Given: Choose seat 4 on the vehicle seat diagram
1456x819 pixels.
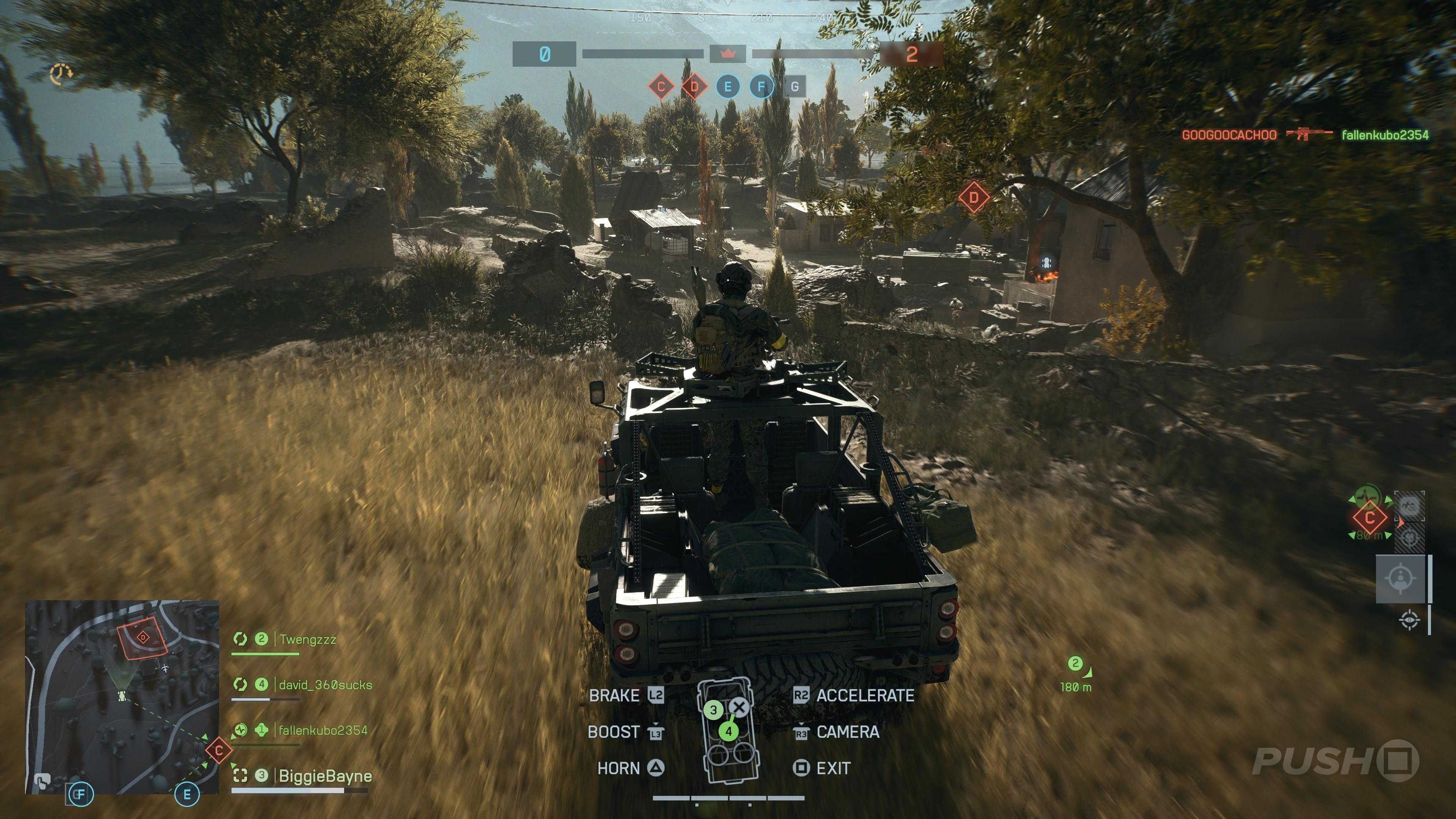Looking at the screenshot, I should (728, 731).
